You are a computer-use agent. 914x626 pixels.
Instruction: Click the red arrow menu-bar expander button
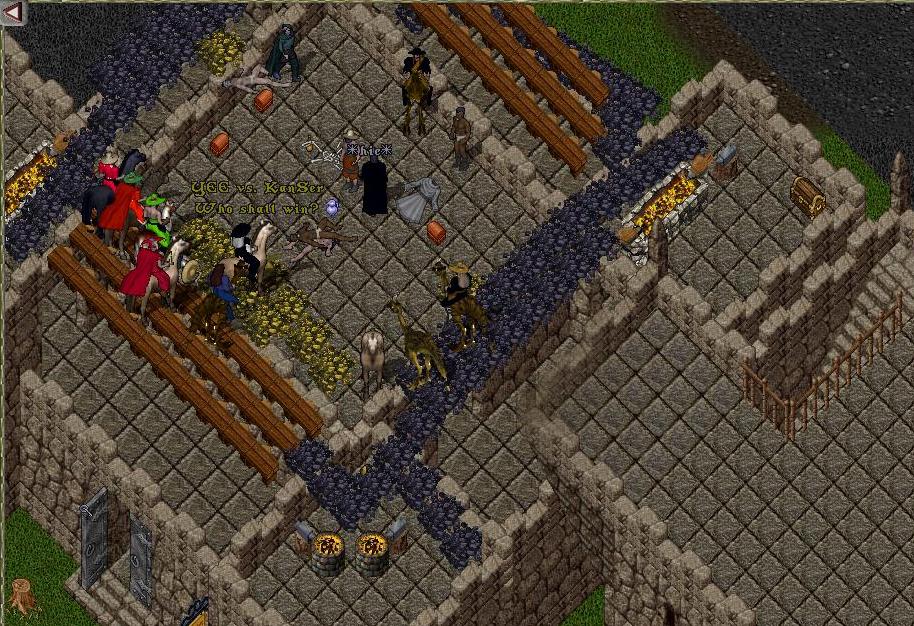[13, 14]
